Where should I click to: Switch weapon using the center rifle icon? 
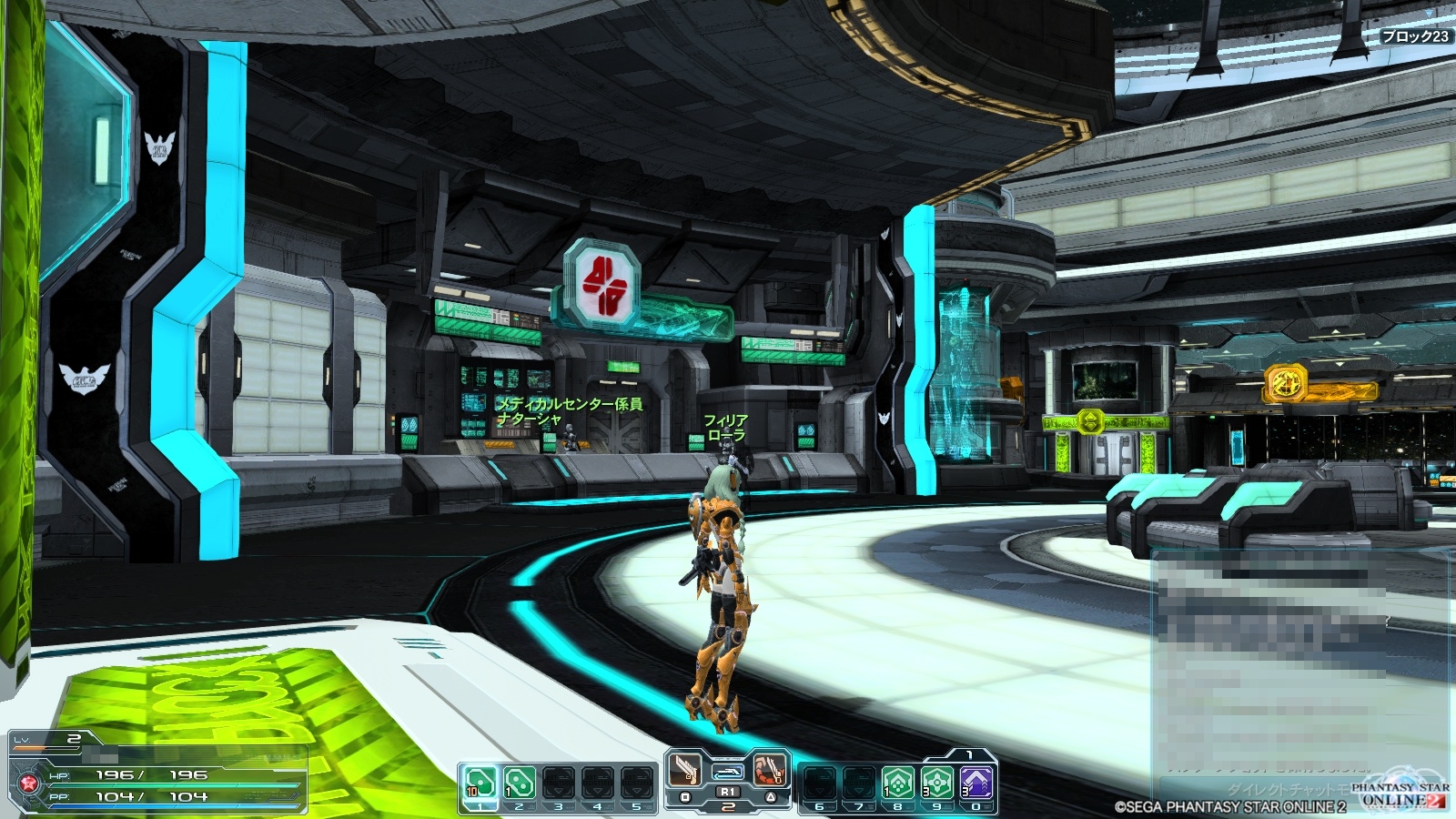click(727, 772)
